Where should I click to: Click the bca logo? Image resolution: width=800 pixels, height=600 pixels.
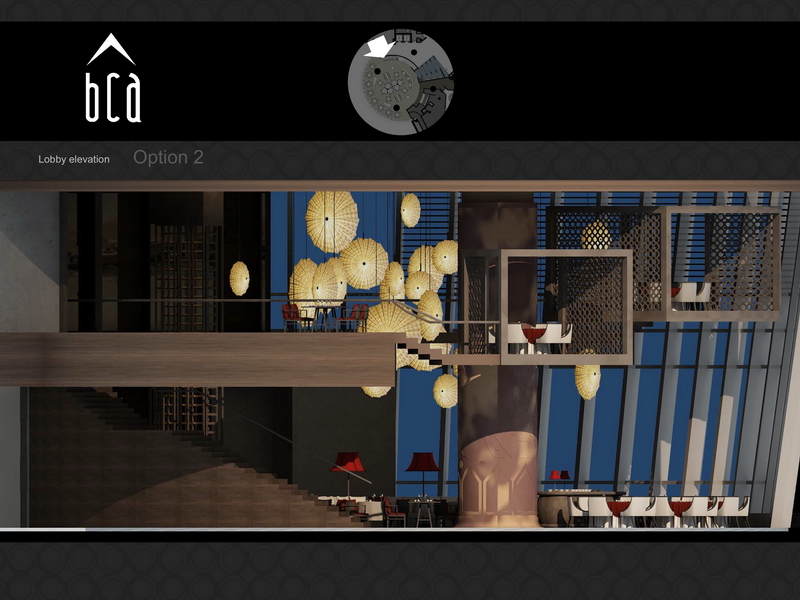[112, 80]
